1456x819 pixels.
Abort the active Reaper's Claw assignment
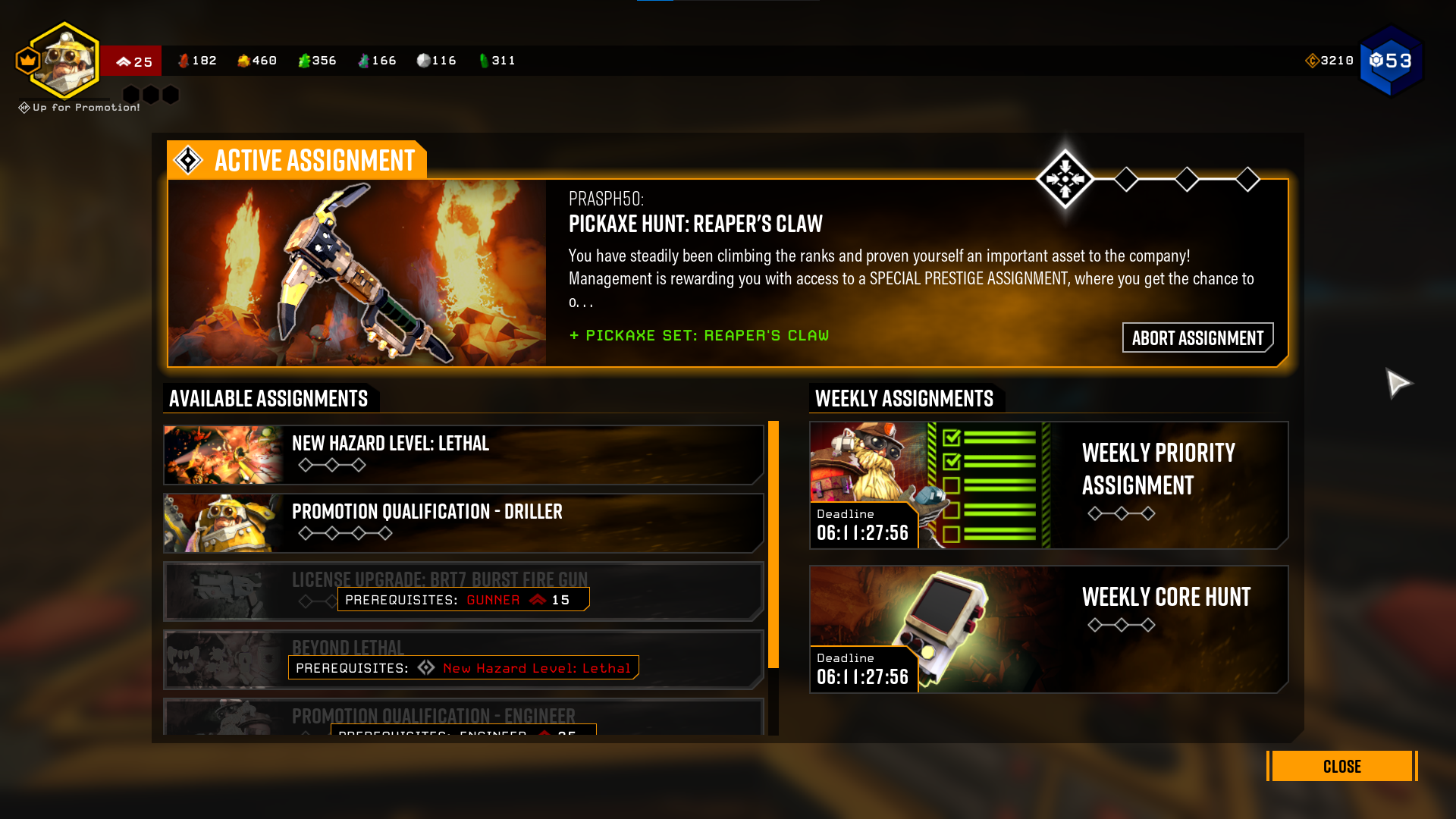coord(1197,337)
